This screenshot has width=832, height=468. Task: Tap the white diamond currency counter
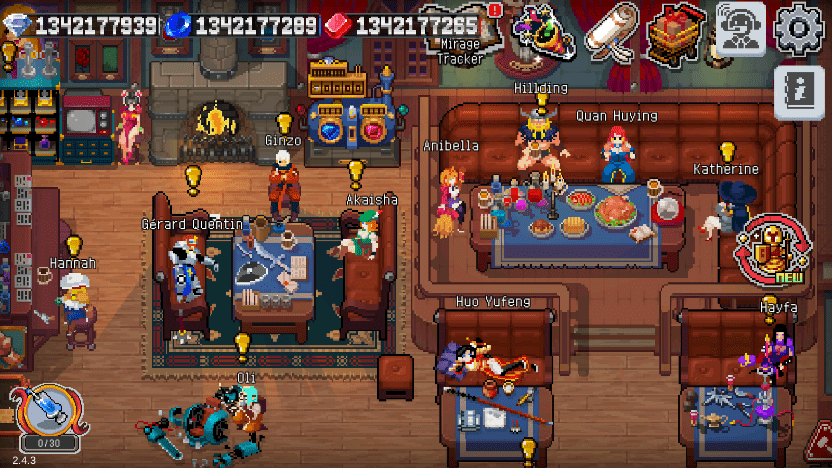coord(80,25)
